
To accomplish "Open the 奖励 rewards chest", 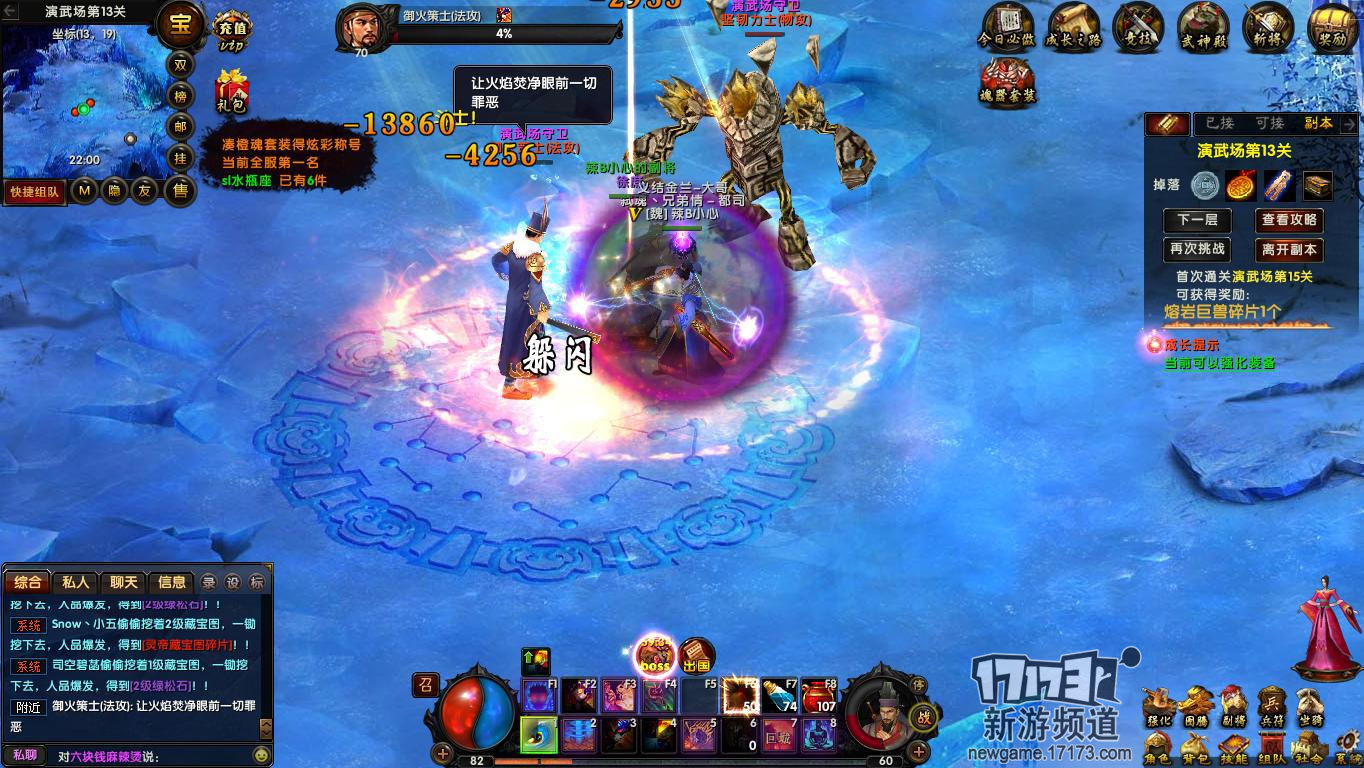I will pos(1333,27).
